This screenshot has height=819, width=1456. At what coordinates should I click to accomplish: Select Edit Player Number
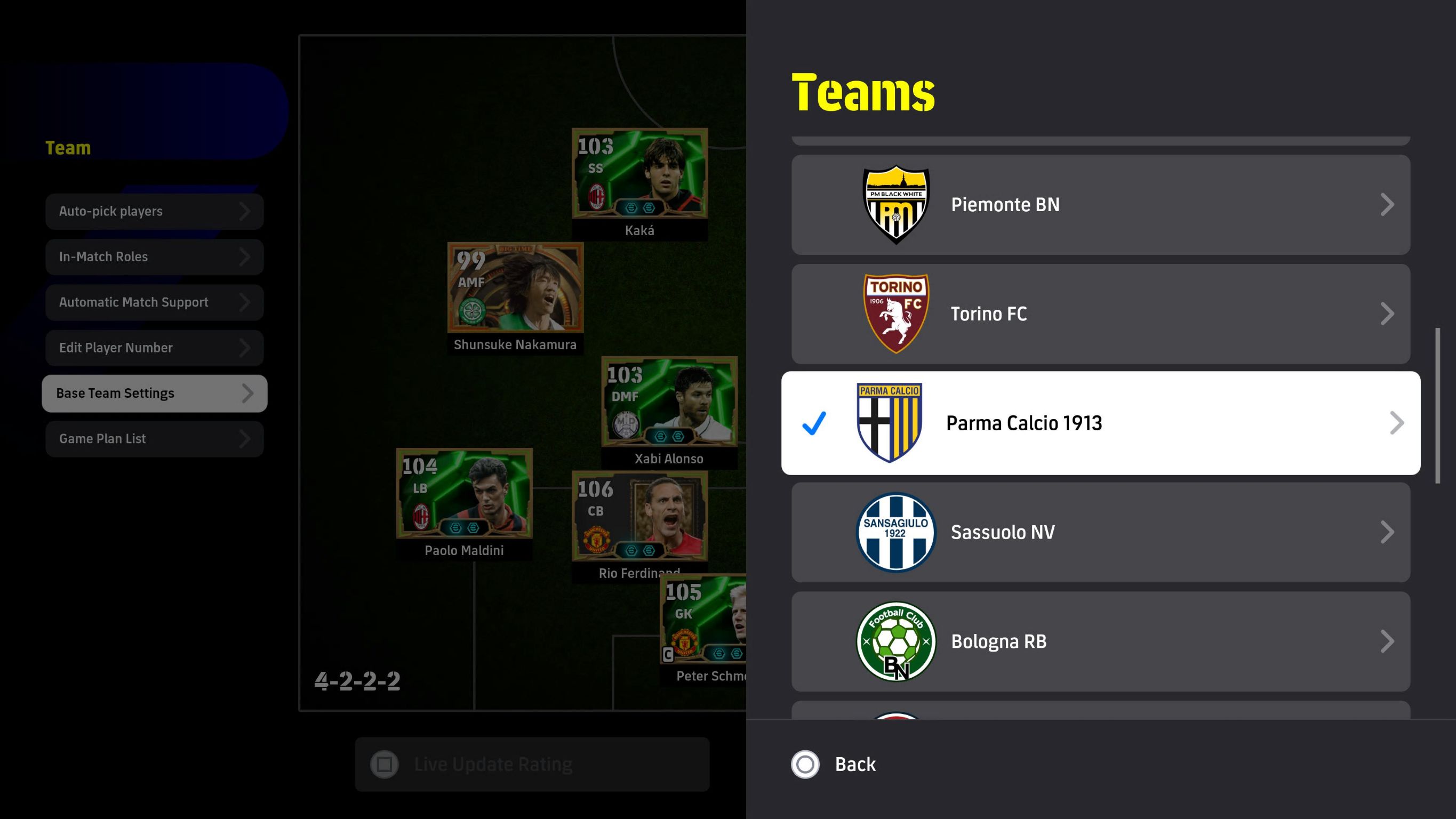154,348
